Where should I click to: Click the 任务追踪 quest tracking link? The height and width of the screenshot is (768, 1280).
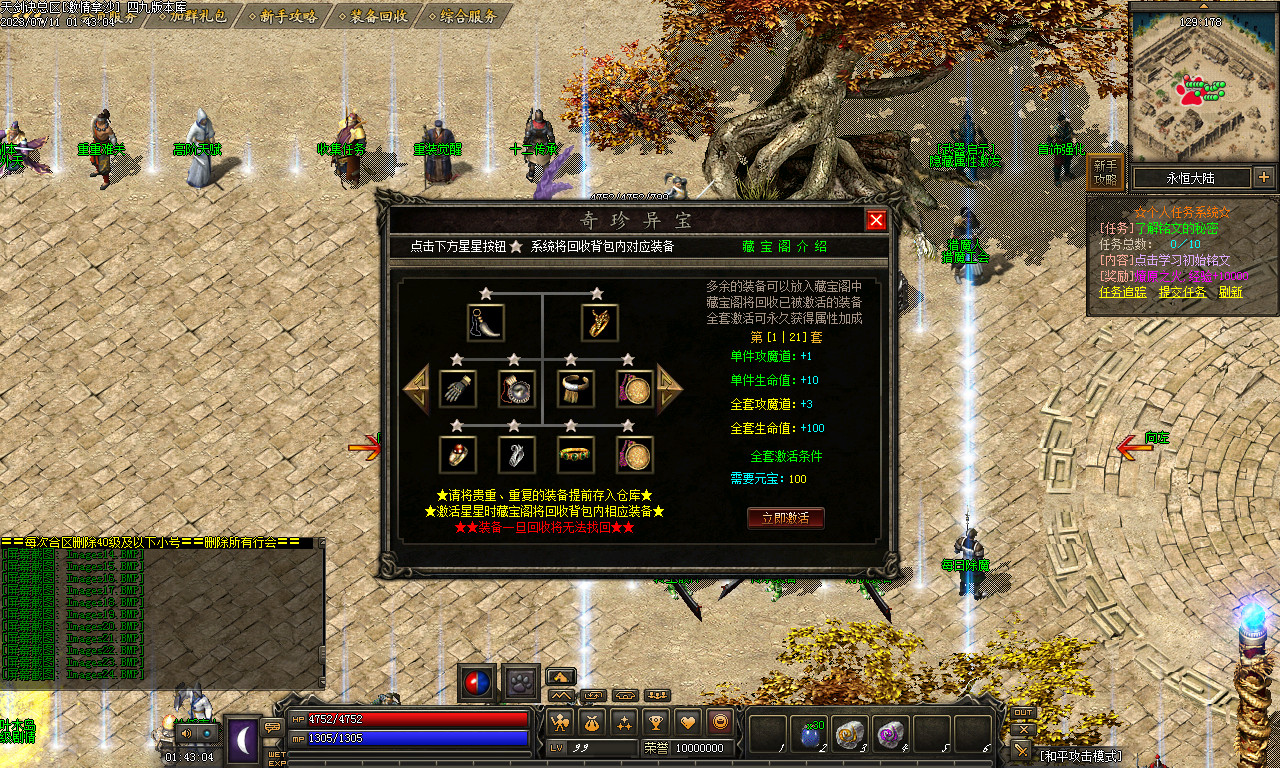[1123, 292]
